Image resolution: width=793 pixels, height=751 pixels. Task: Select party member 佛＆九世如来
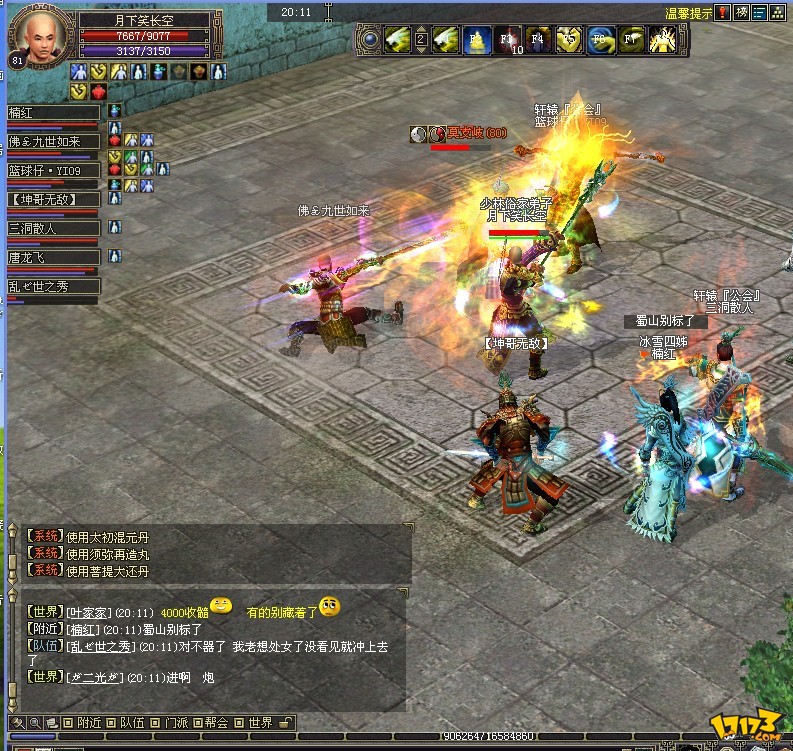click(x=53, y=142)
